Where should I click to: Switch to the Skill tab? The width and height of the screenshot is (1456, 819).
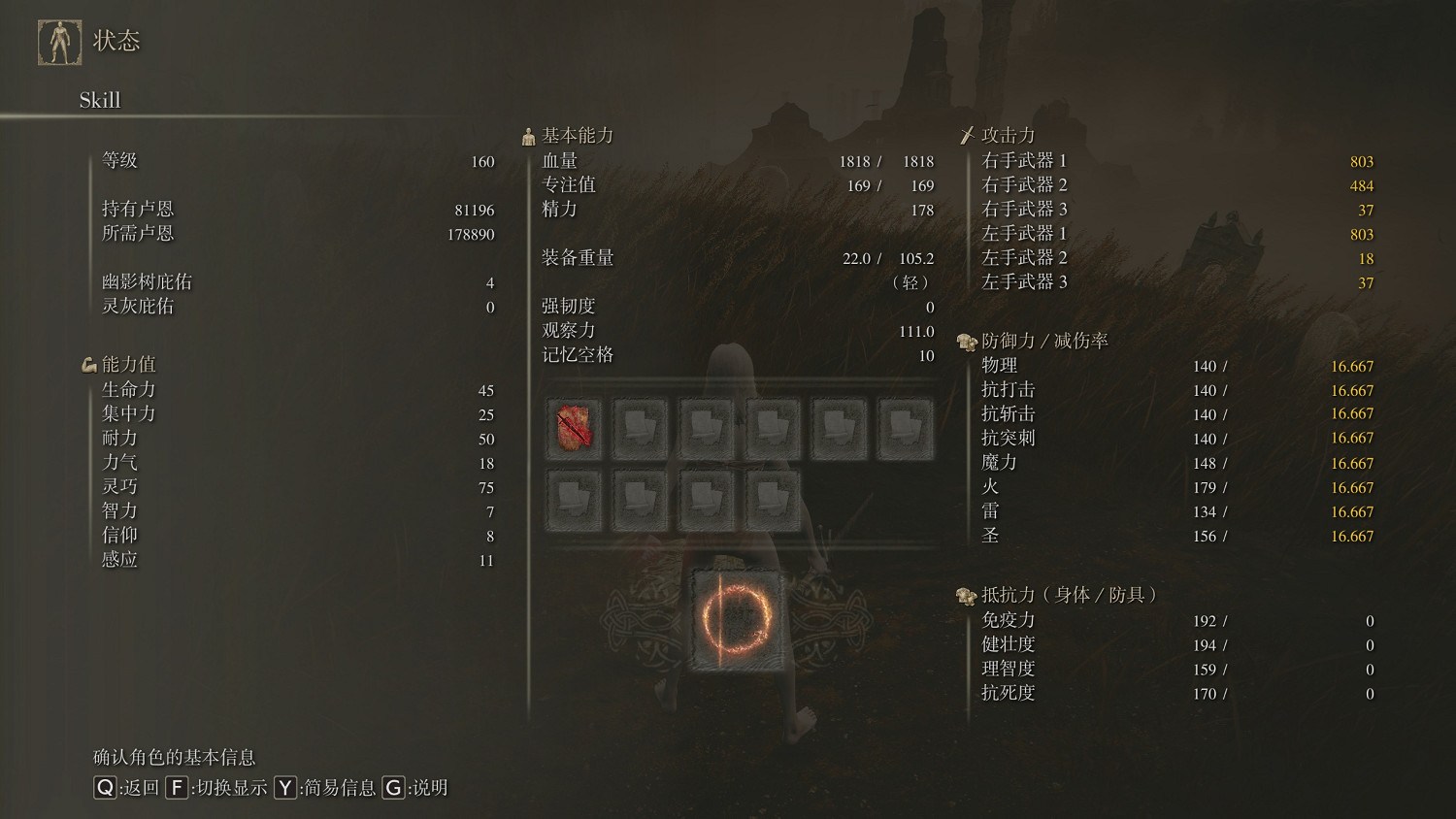click(x=99, y=100)
